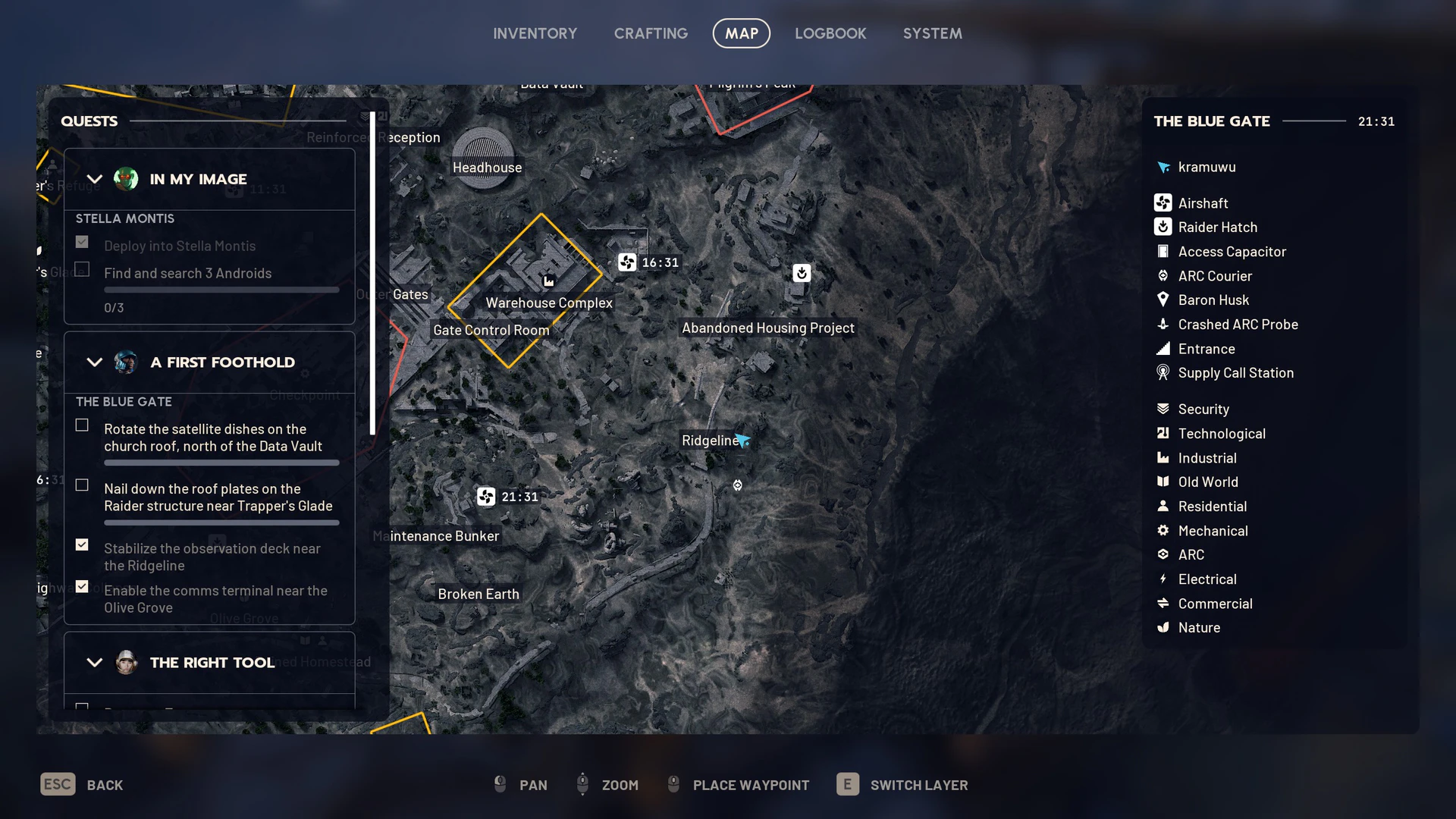Choose the Airshaft legend entry
1456x819 pixels.
pos(1203,203)
